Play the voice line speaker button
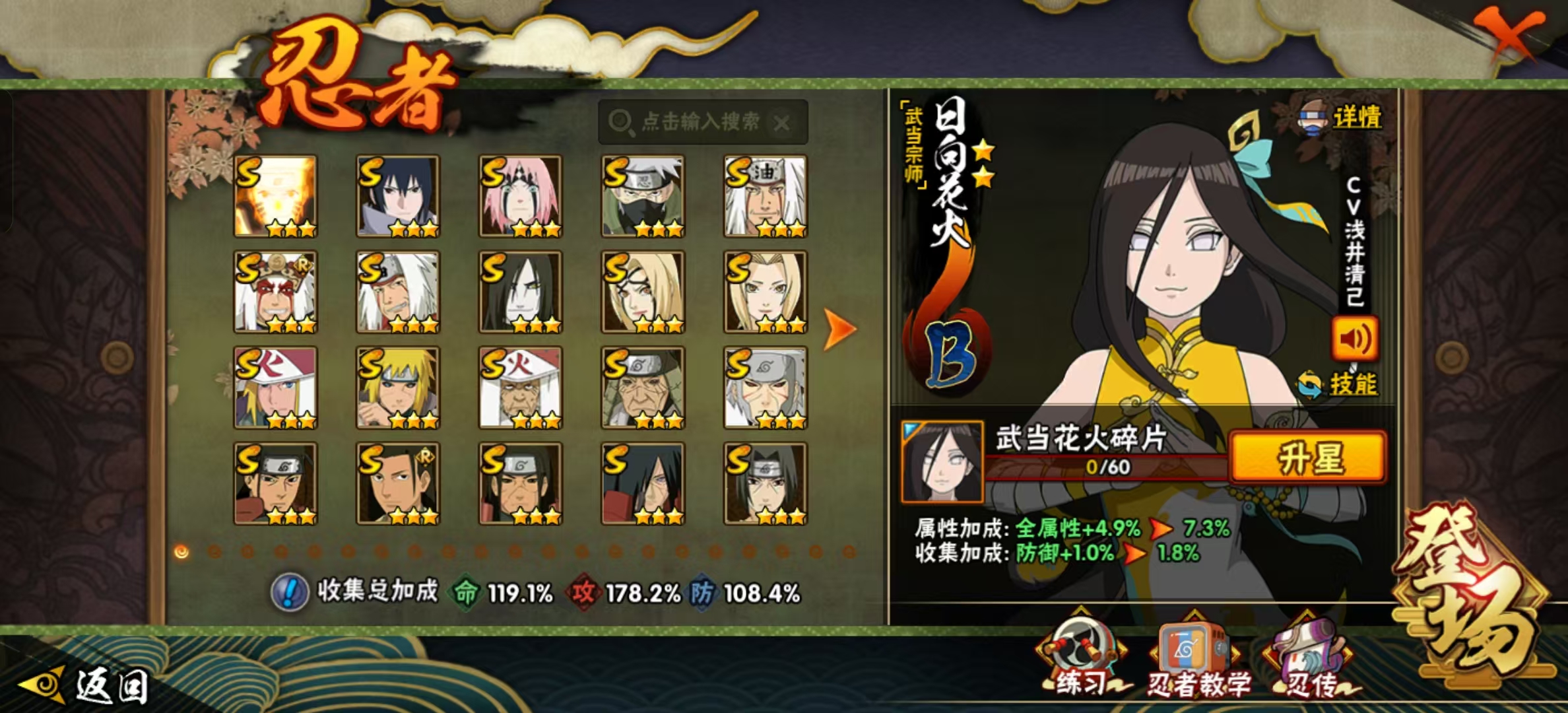The height and width of the screenshot is (713, 1568). pyautogui.click(x=1354, y=339)
